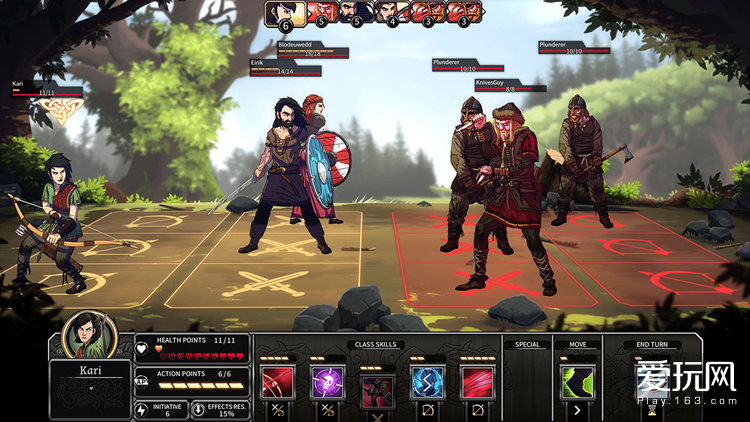
Task: Select the dark archer figure class skill
Action: (x=376, y=386)
